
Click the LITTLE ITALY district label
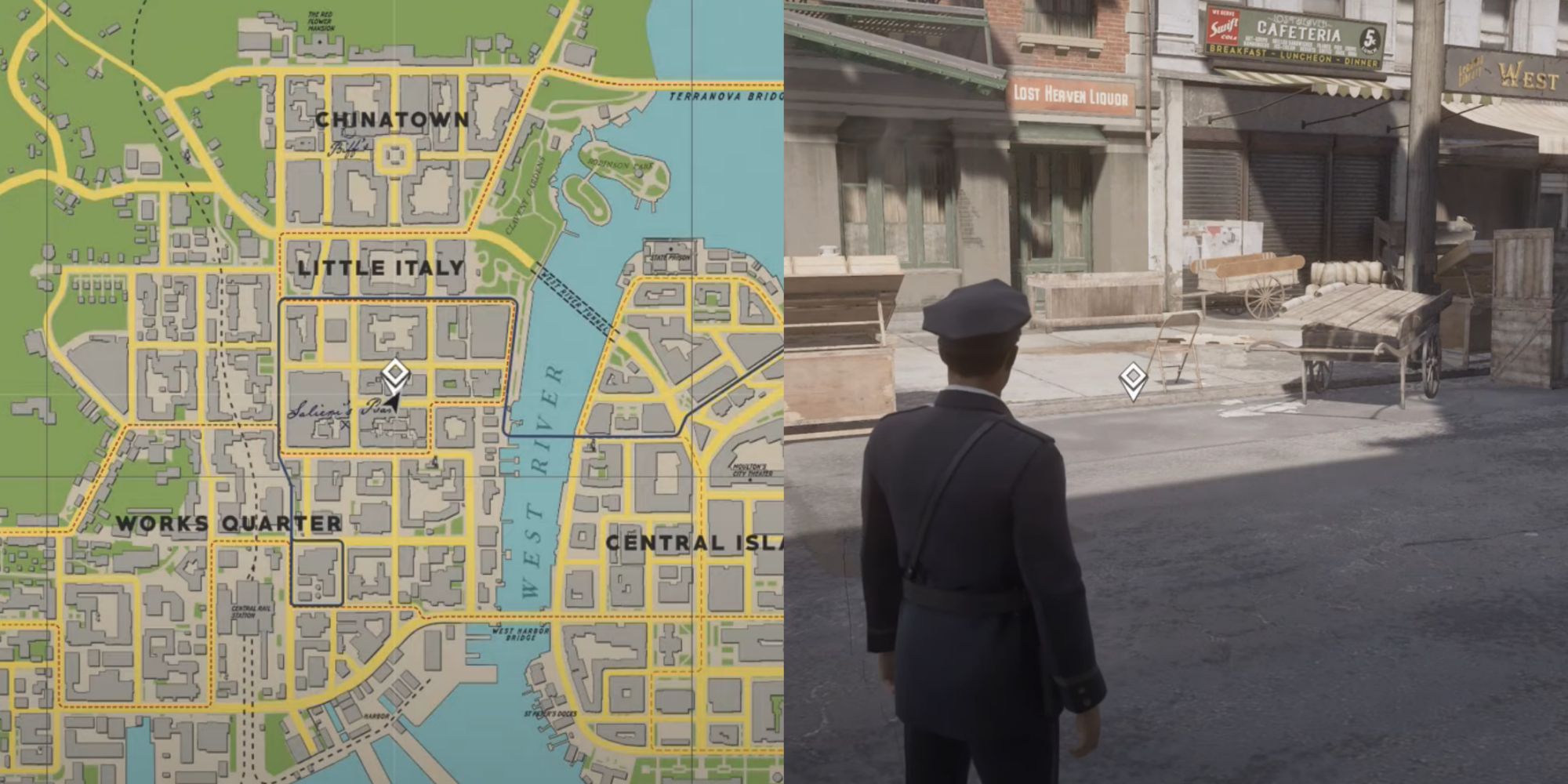tap(379, 267)
